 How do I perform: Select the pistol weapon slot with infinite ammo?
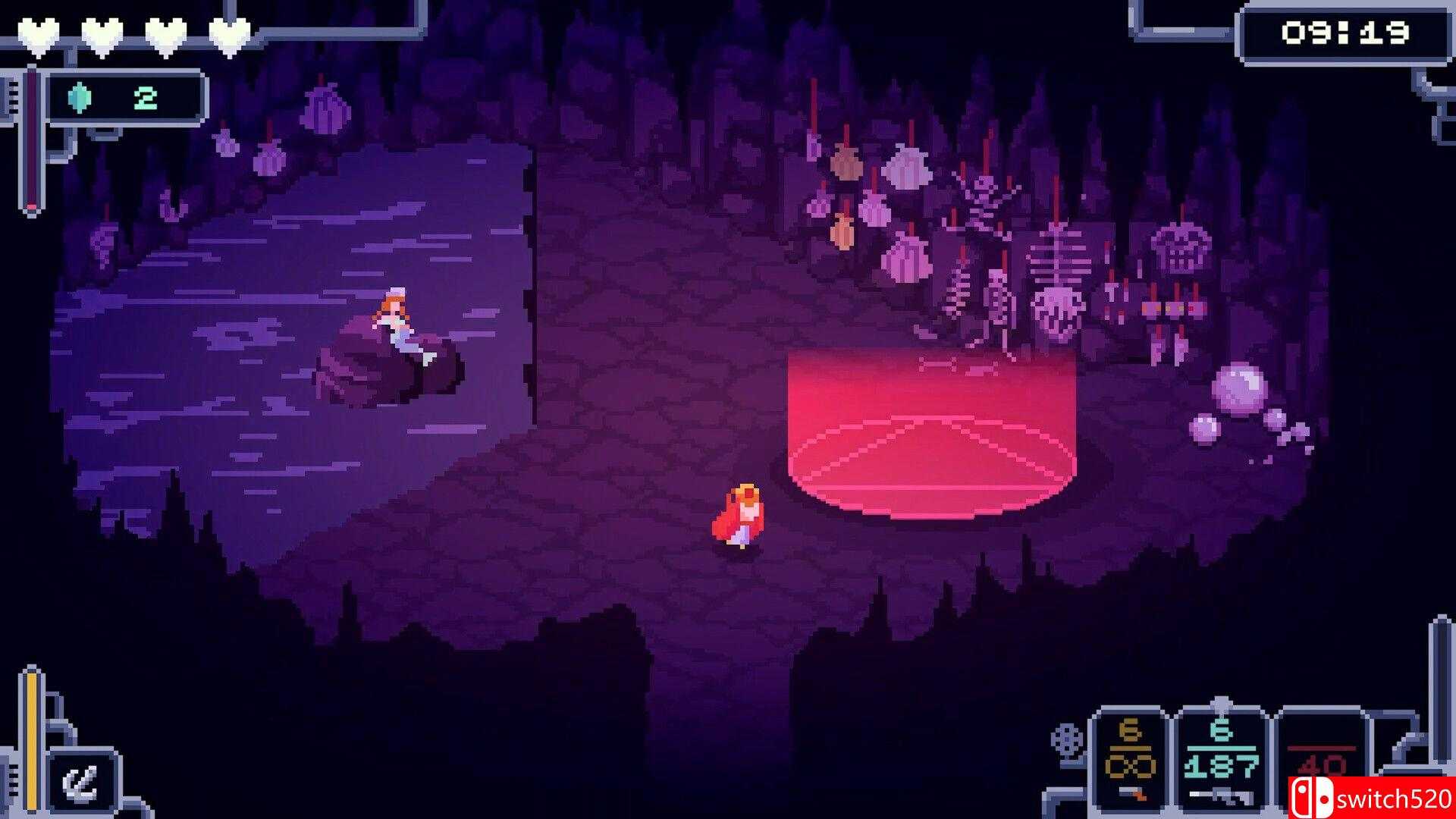1128,759
